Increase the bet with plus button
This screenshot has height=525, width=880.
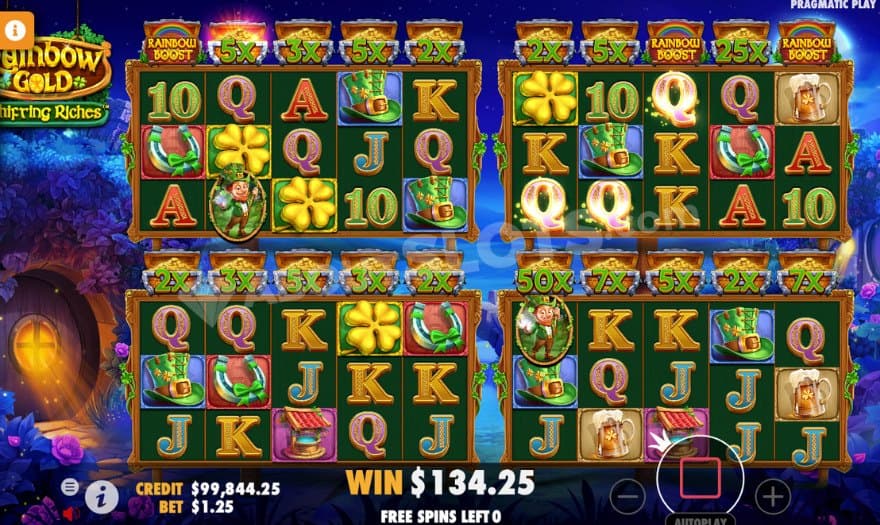click(772, 494)
